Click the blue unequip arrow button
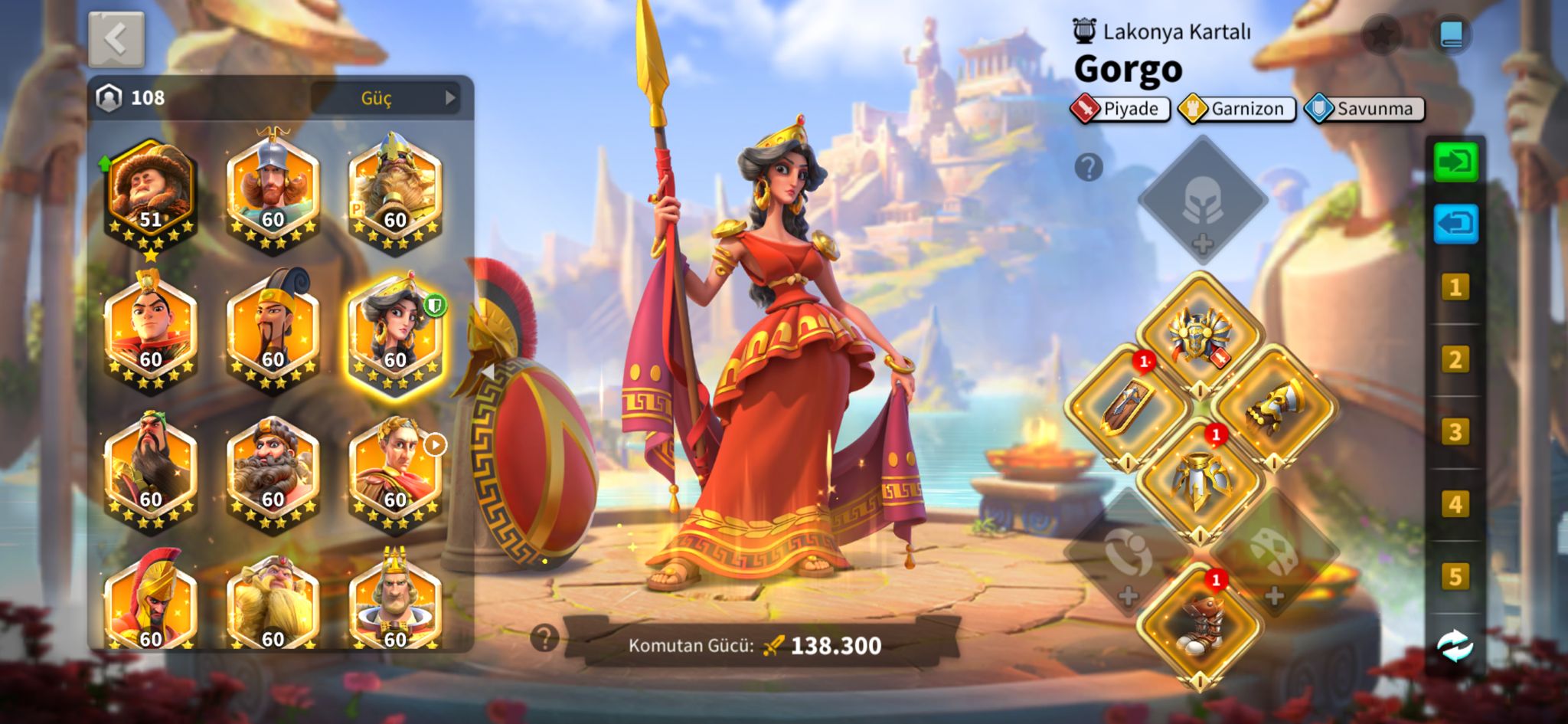This screenshot has width=1568, height=724. pyautogui.click(x=1455, y=224)
